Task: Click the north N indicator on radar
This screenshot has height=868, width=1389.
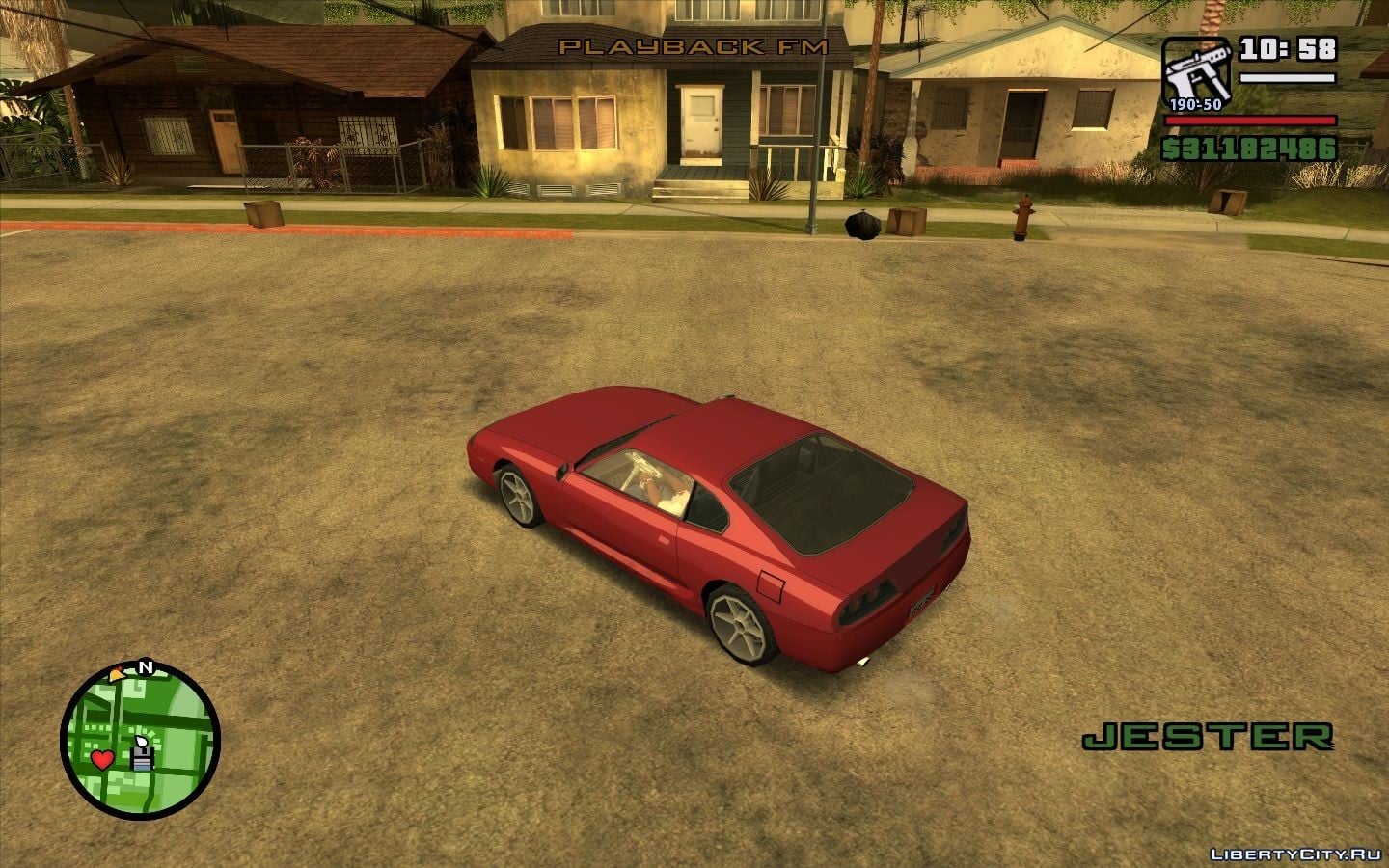Action: point(146,666)
